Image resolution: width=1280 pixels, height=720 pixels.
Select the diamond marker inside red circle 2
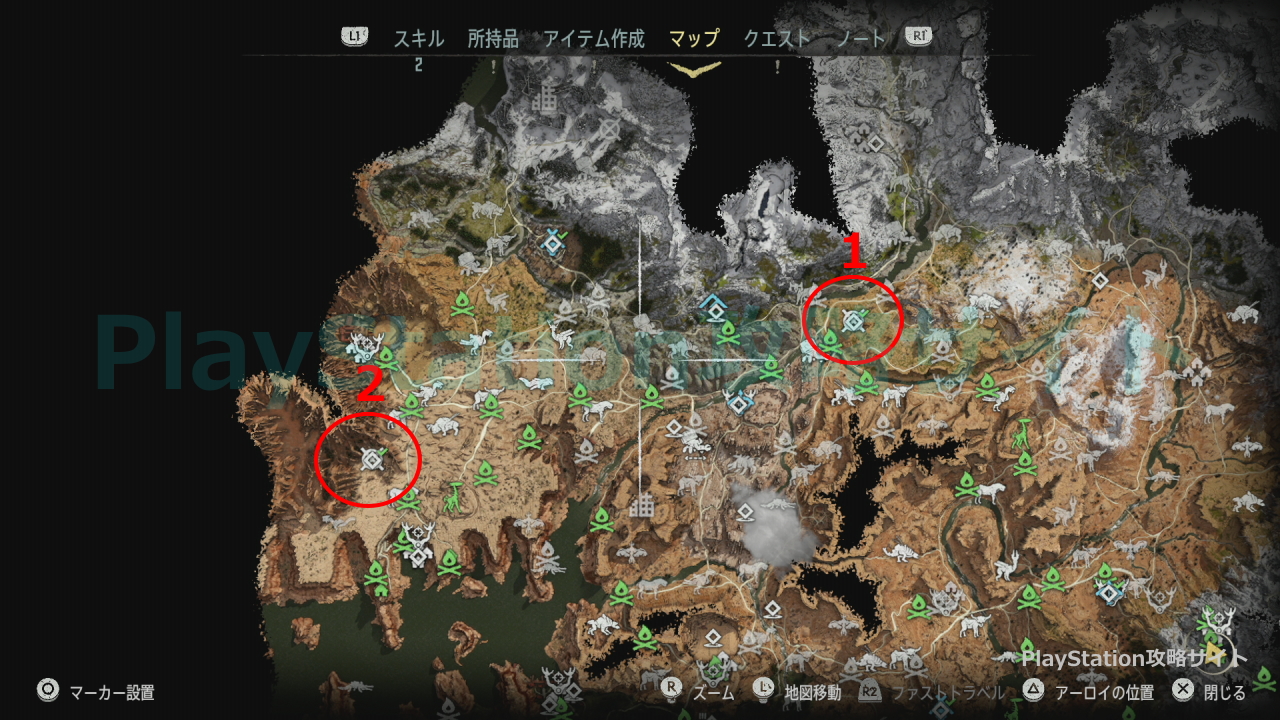click(x=371, y=458)
